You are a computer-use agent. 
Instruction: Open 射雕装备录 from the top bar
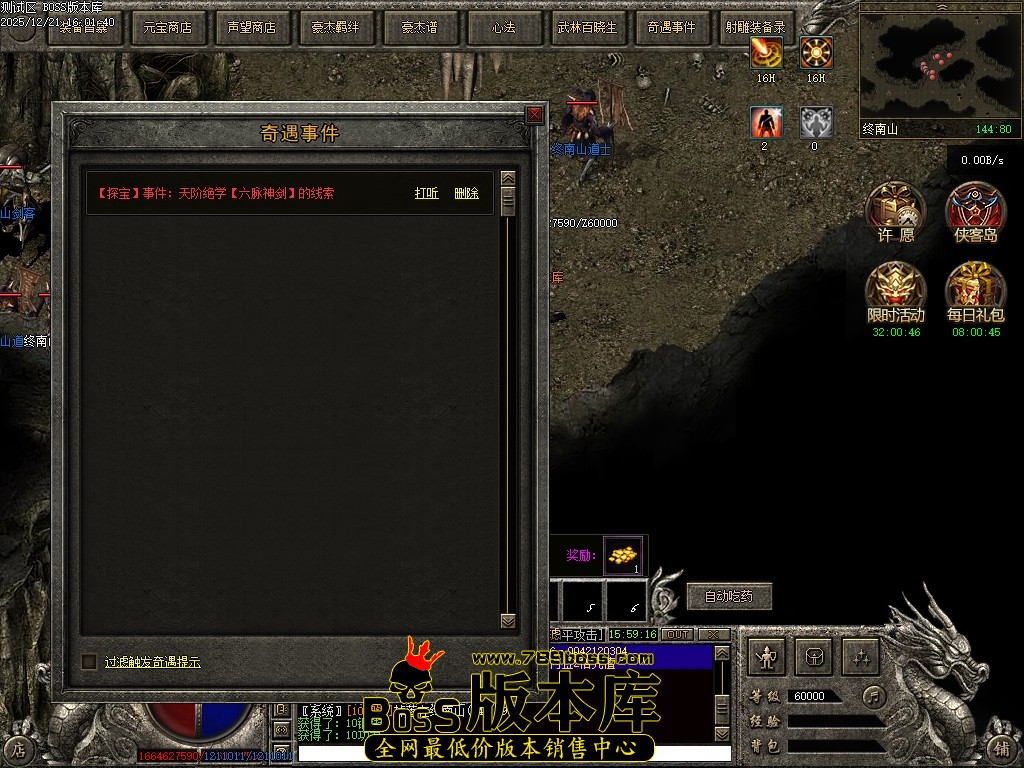(x=756, y=28)
